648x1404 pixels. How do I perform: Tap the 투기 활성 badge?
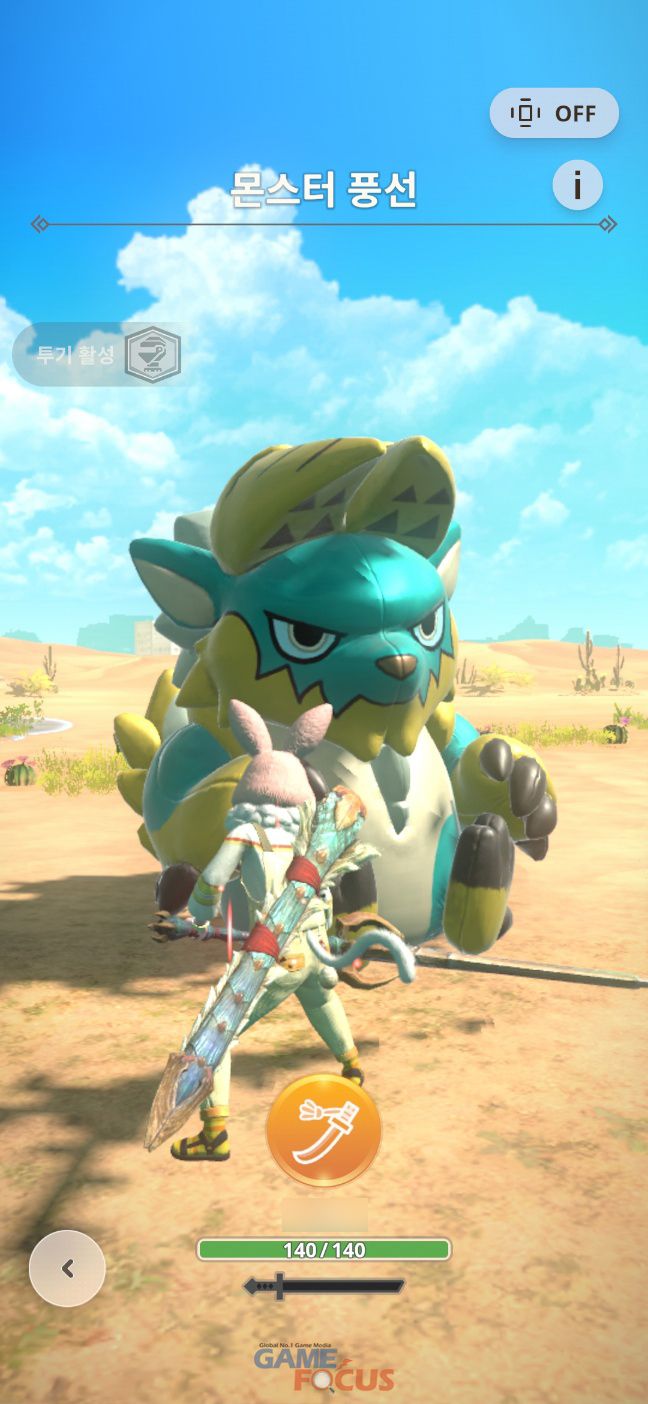(x=98, y=354)
